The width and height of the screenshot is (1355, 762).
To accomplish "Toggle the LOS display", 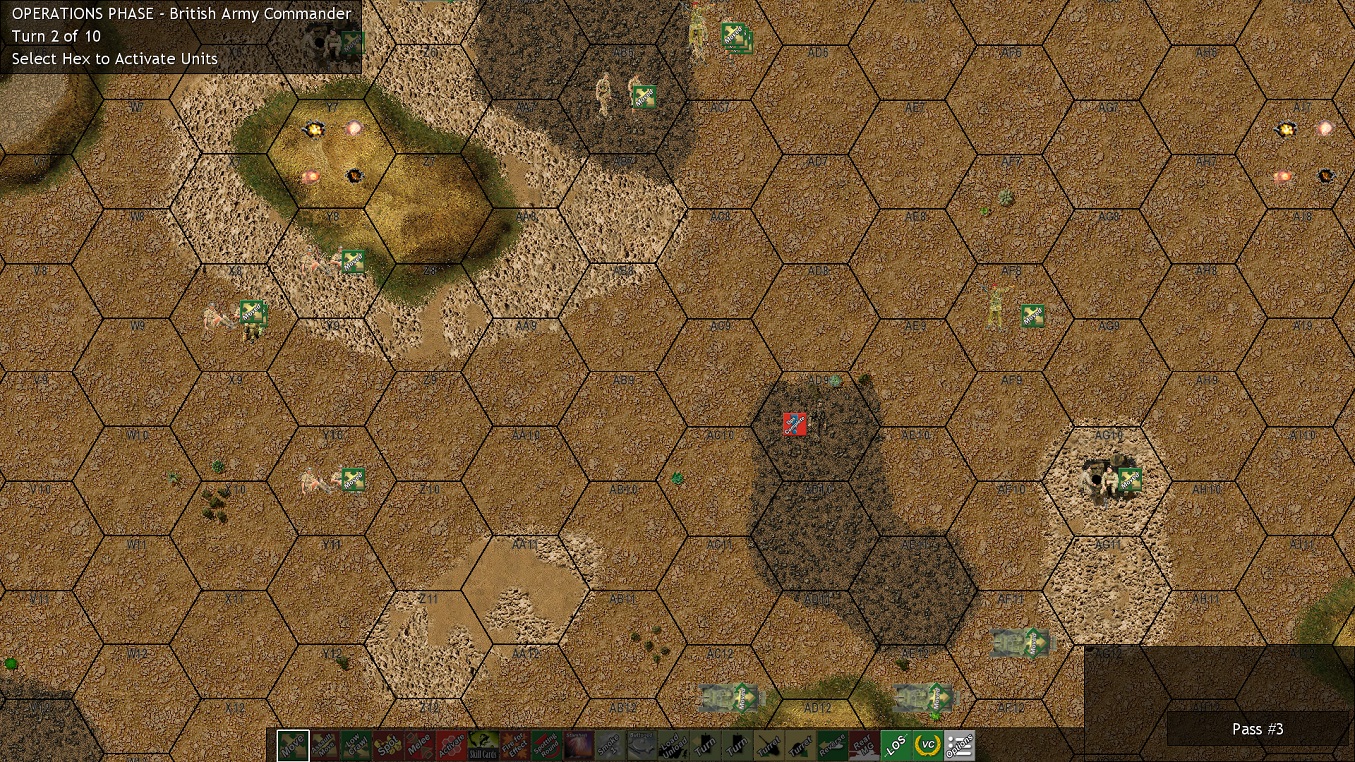I will coord(897,745).
